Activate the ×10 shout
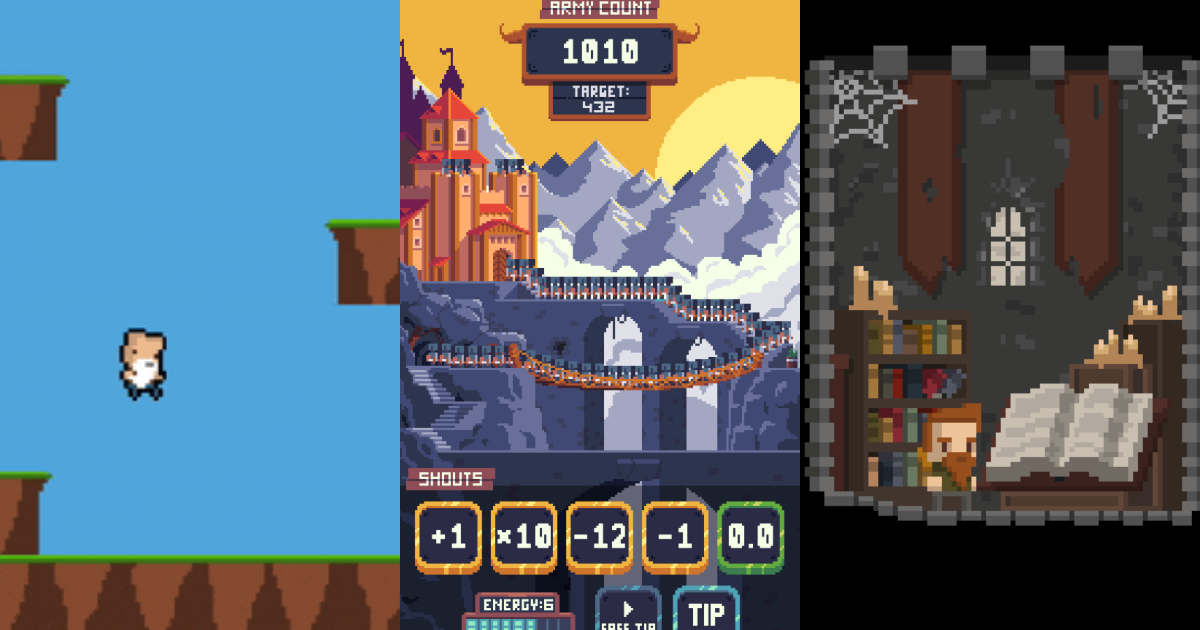The height and width of the screenshot is (630, 1200). 524,537
